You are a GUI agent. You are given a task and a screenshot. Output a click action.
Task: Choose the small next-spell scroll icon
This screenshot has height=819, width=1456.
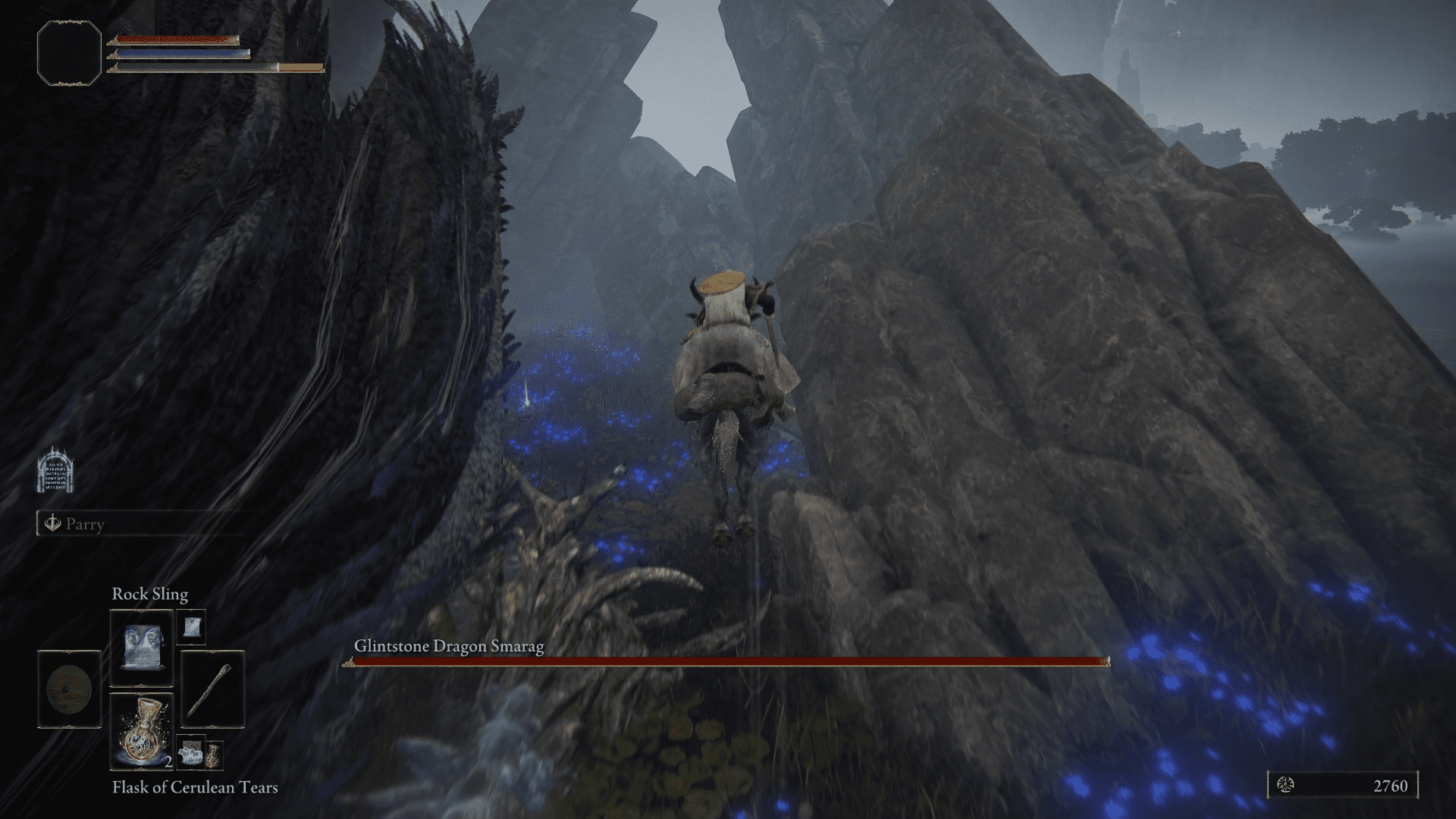point(190,626)
